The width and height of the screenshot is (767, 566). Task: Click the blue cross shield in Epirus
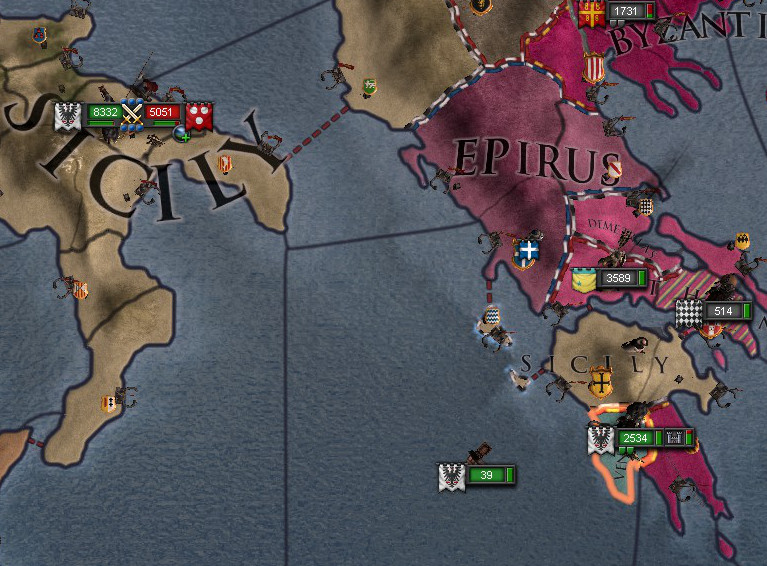tap(527, 250)
